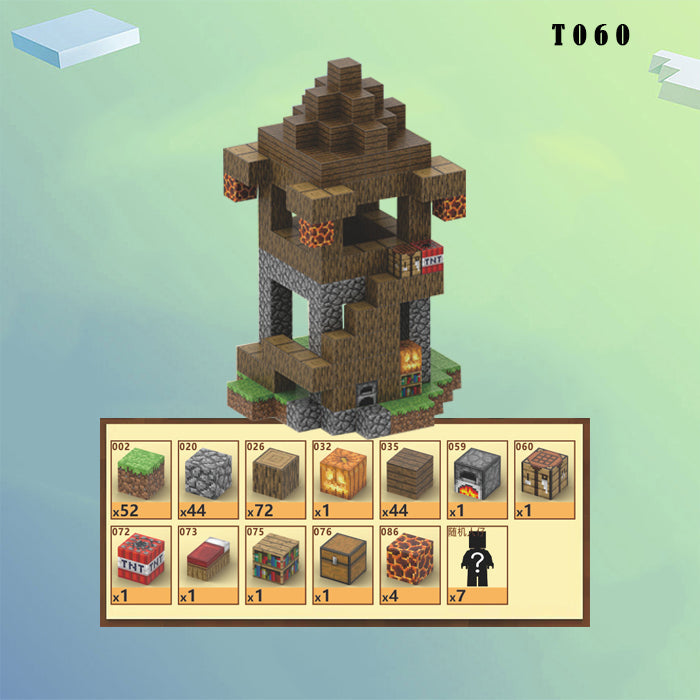The height and width of the screenshot is (700, 700).
Task: Click the red bed slot
Action: (208, 563)
